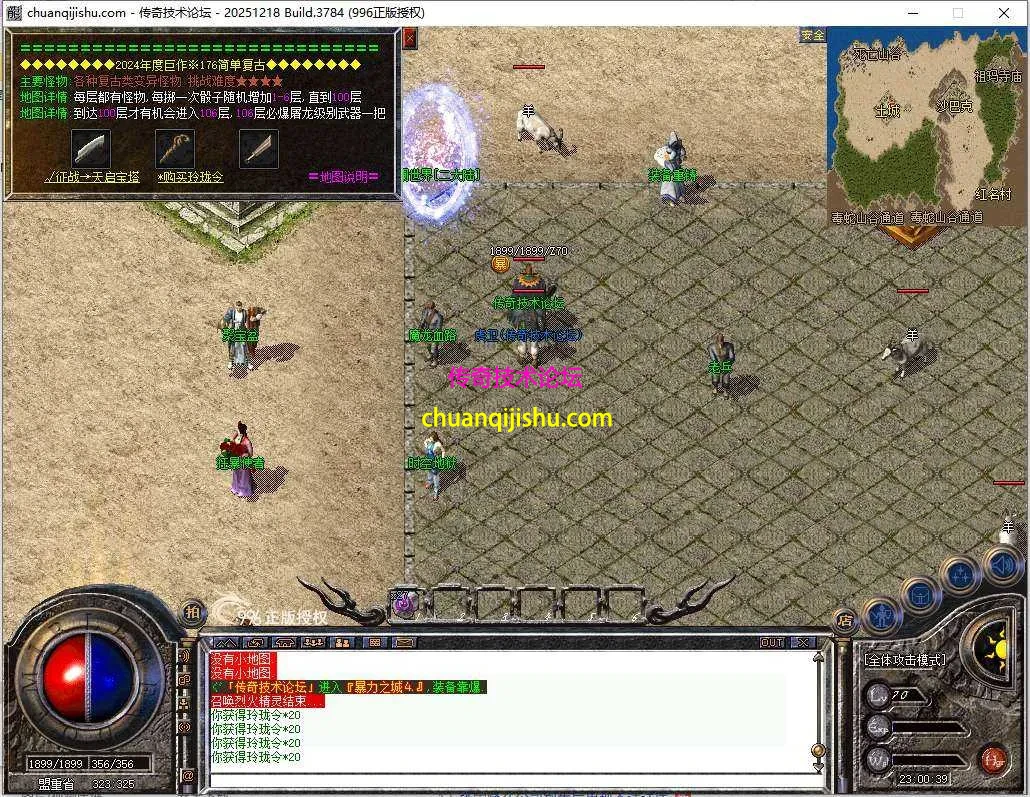Click the round 拍 auction button

(x=192, y=612)
